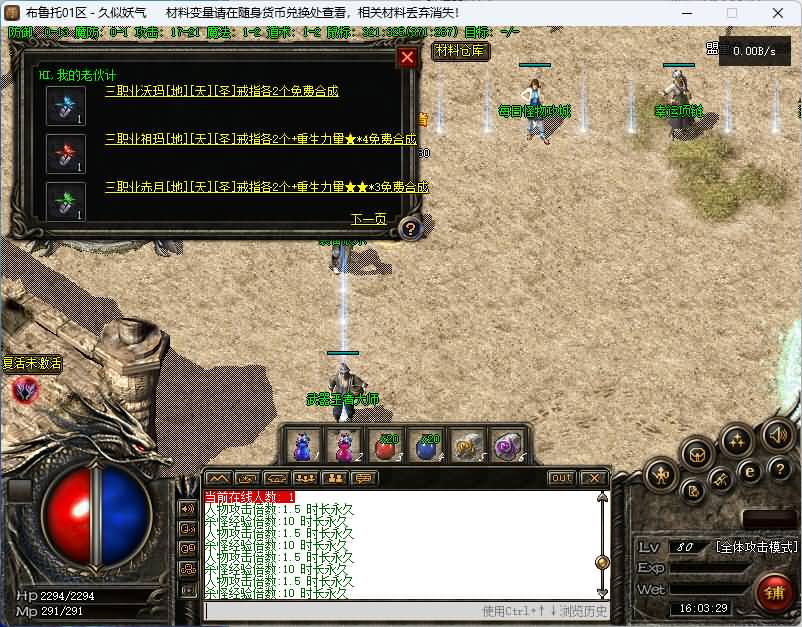Open the bag with the chest icon
This screenshot has width=802, height=627.
696,454
